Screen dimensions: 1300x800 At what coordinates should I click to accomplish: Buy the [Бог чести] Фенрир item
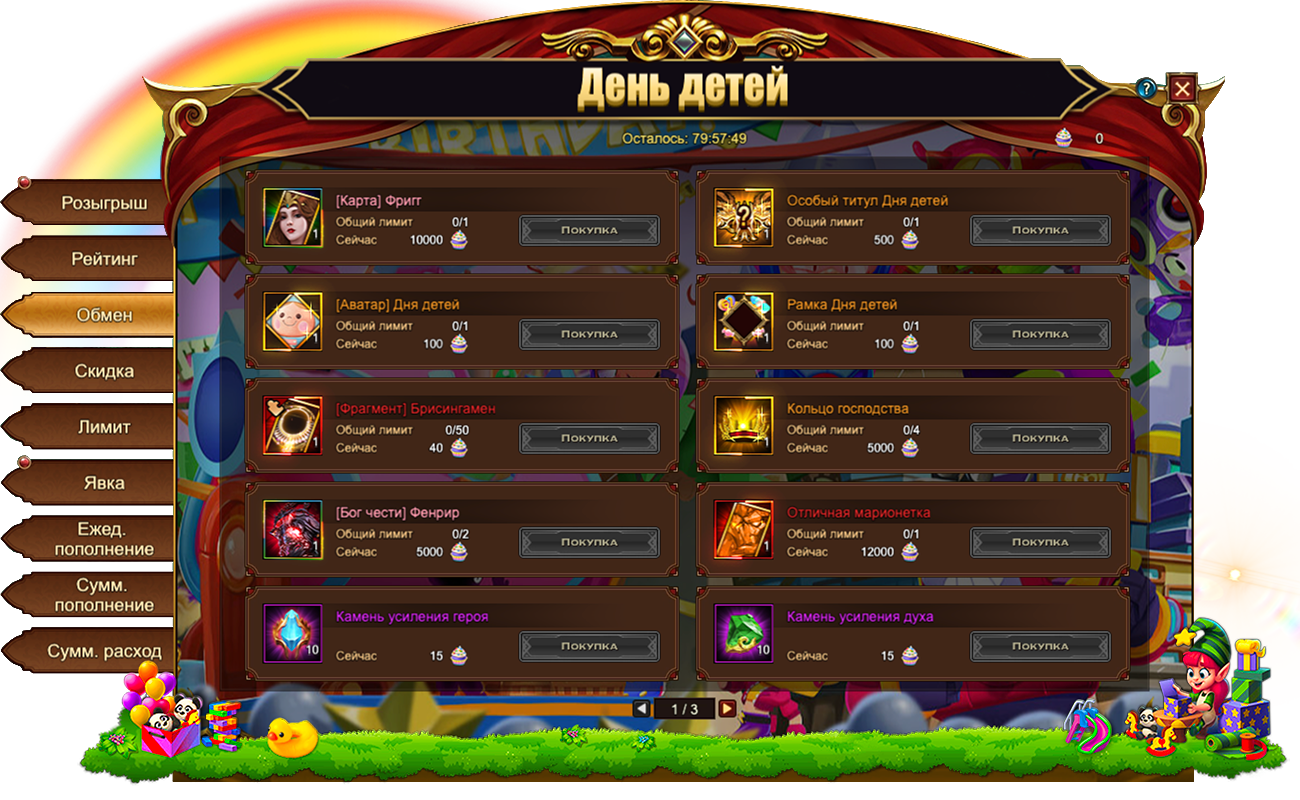pos(589,542)
